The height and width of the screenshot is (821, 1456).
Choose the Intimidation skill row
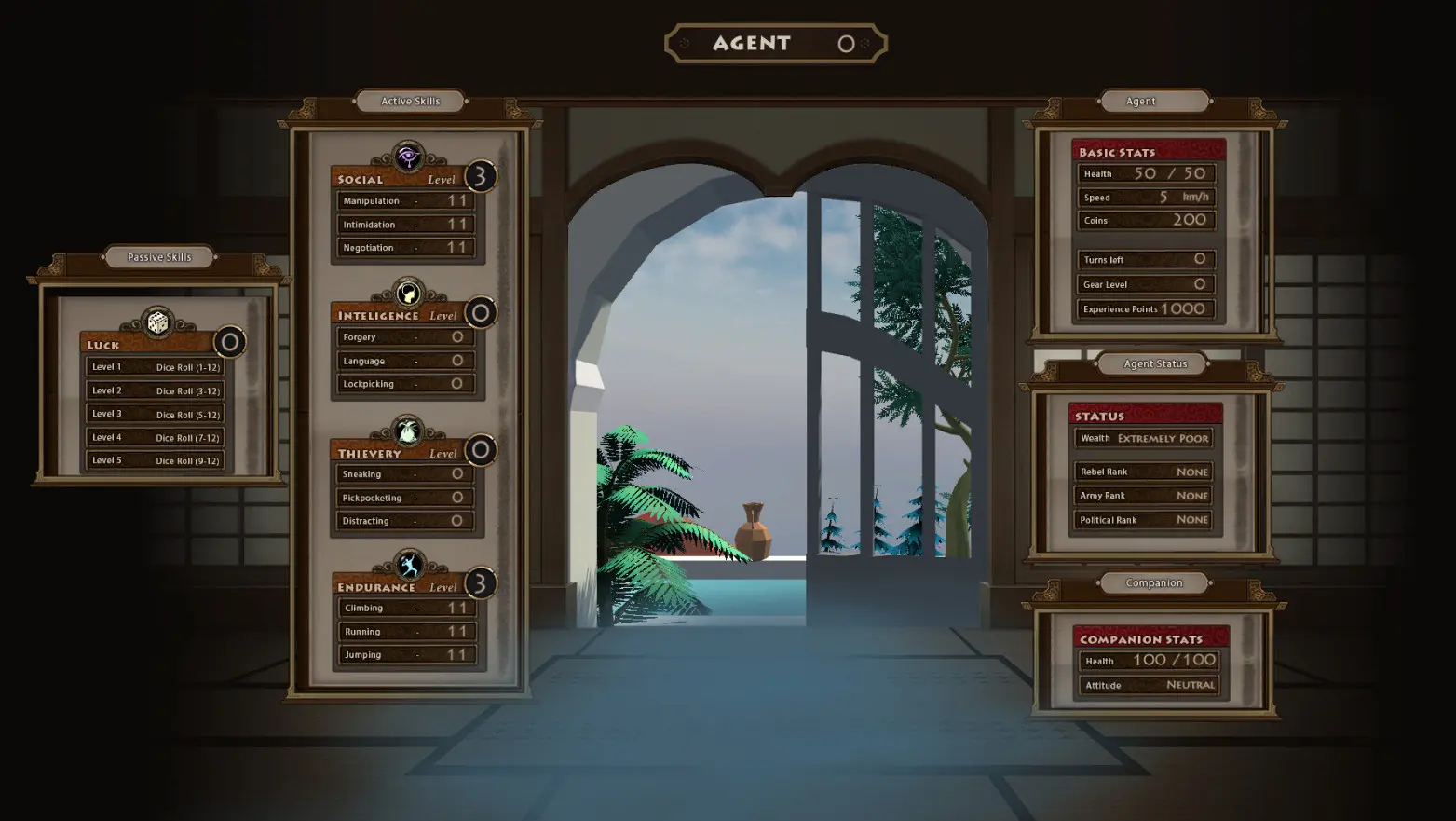[406, 225]
